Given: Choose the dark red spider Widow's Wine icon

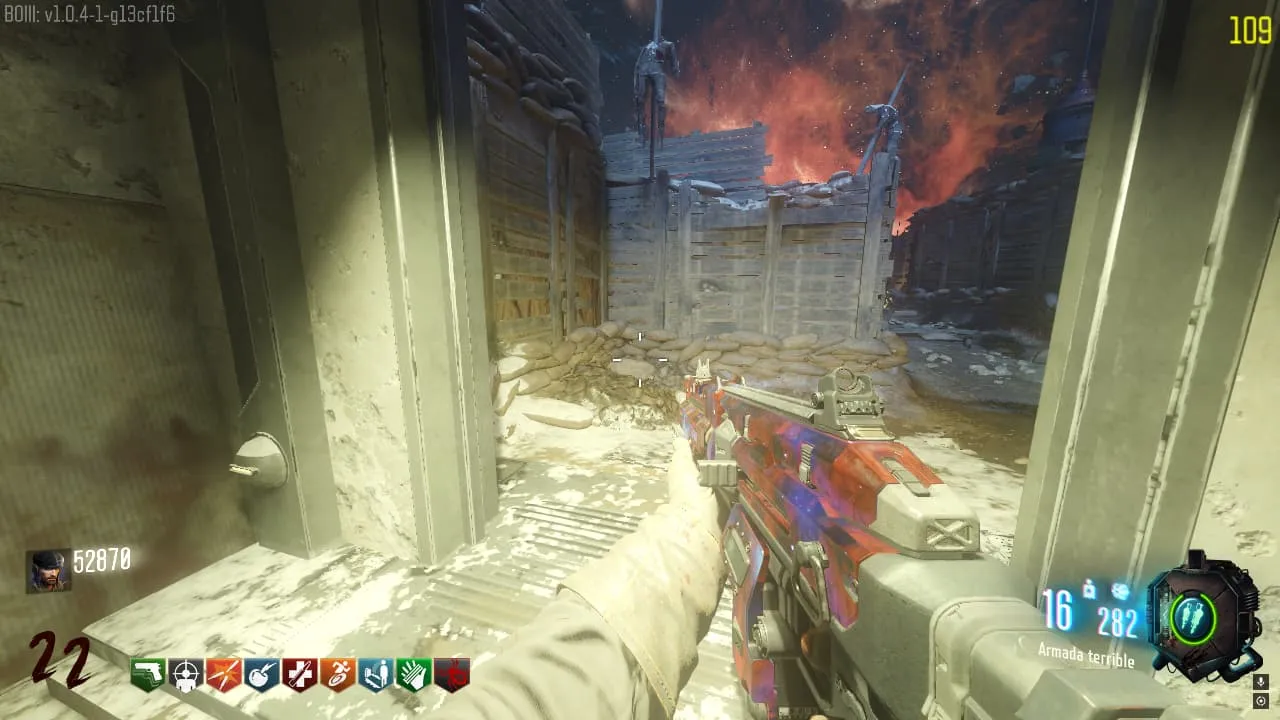Looking at the screenshot, I should pyautogui.click(x=452, y=675).
